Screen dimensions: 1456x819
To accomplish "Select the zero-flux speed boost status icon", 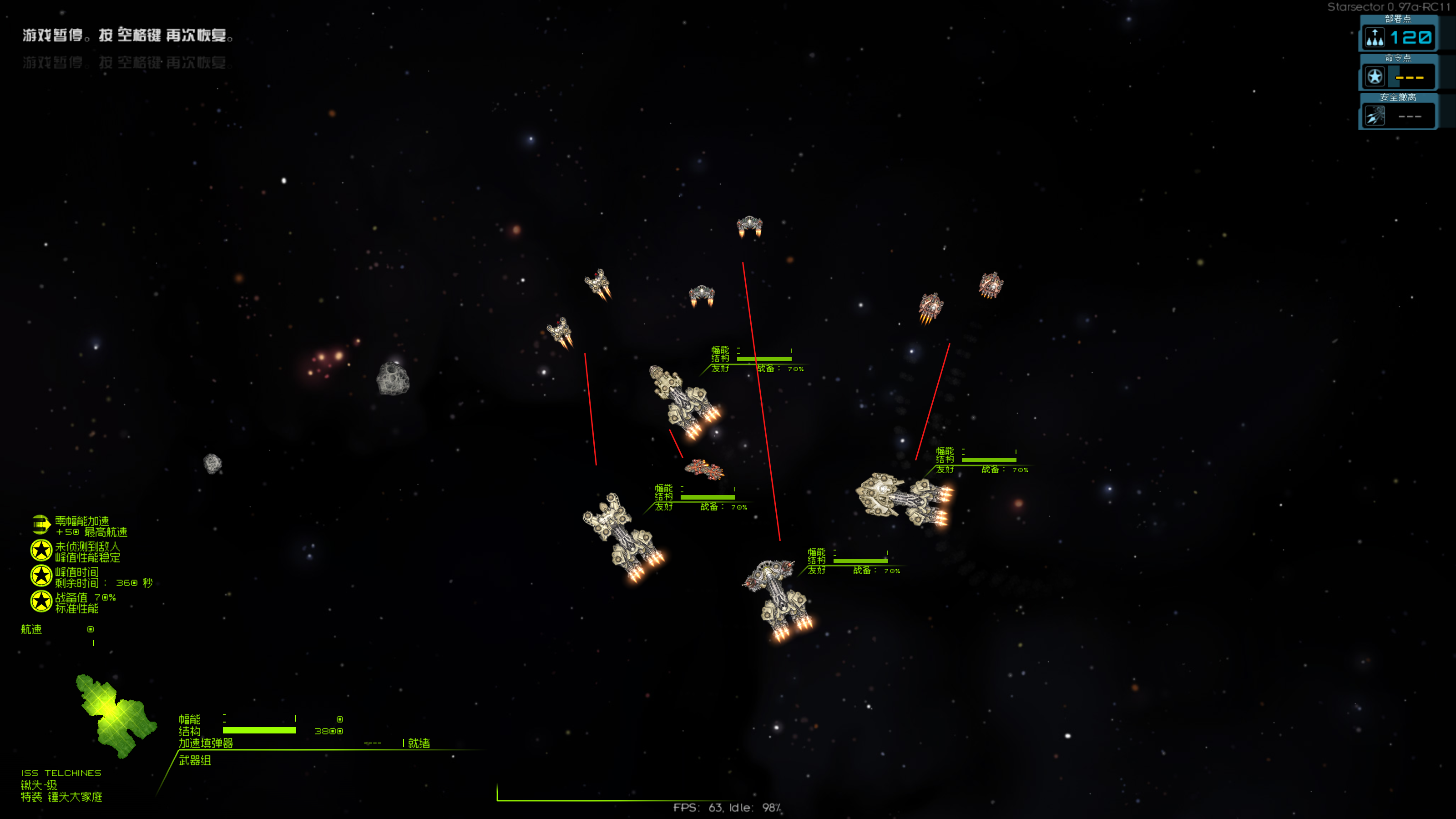I will 40,525.
